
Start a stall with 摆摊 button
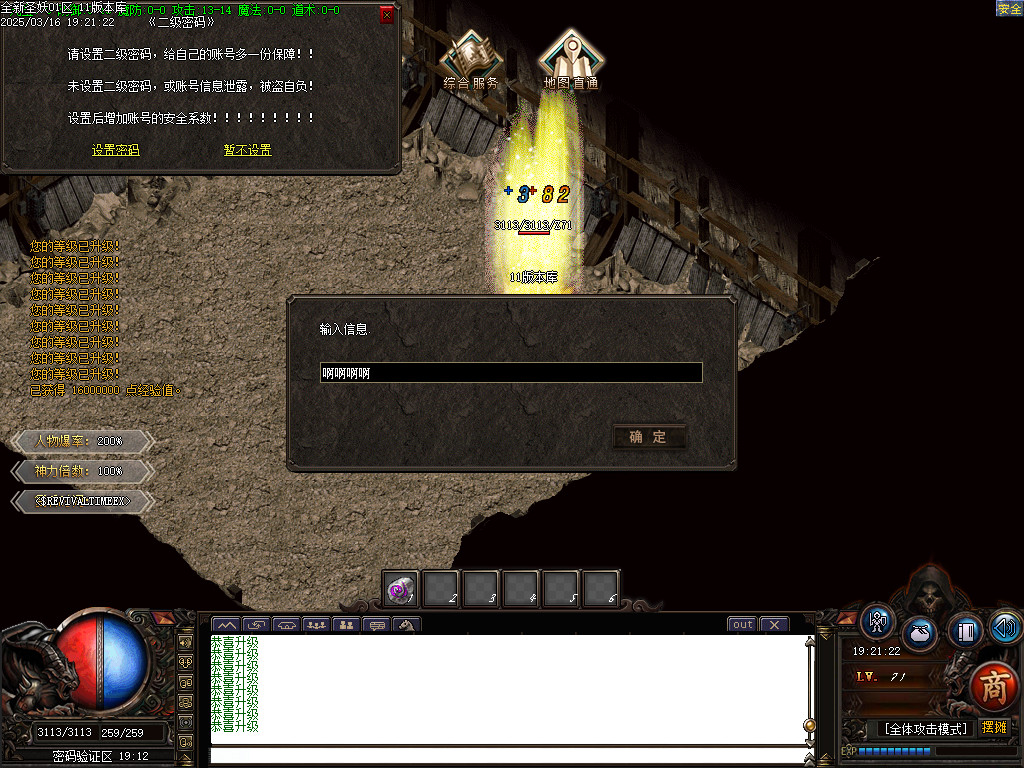point(994,727)
